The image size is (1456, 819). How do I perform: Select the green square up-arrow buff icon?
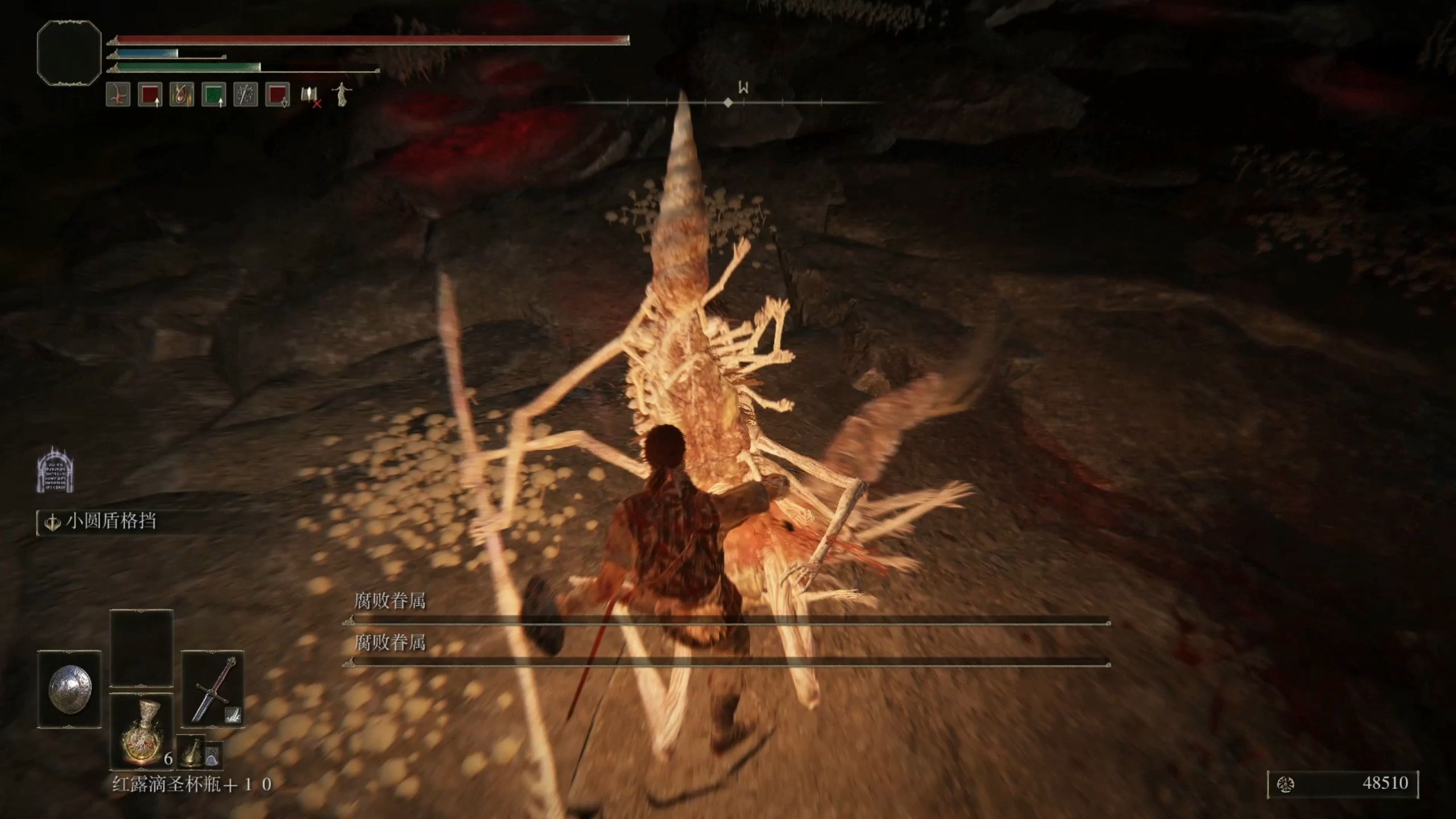click(x=214, y=94)
